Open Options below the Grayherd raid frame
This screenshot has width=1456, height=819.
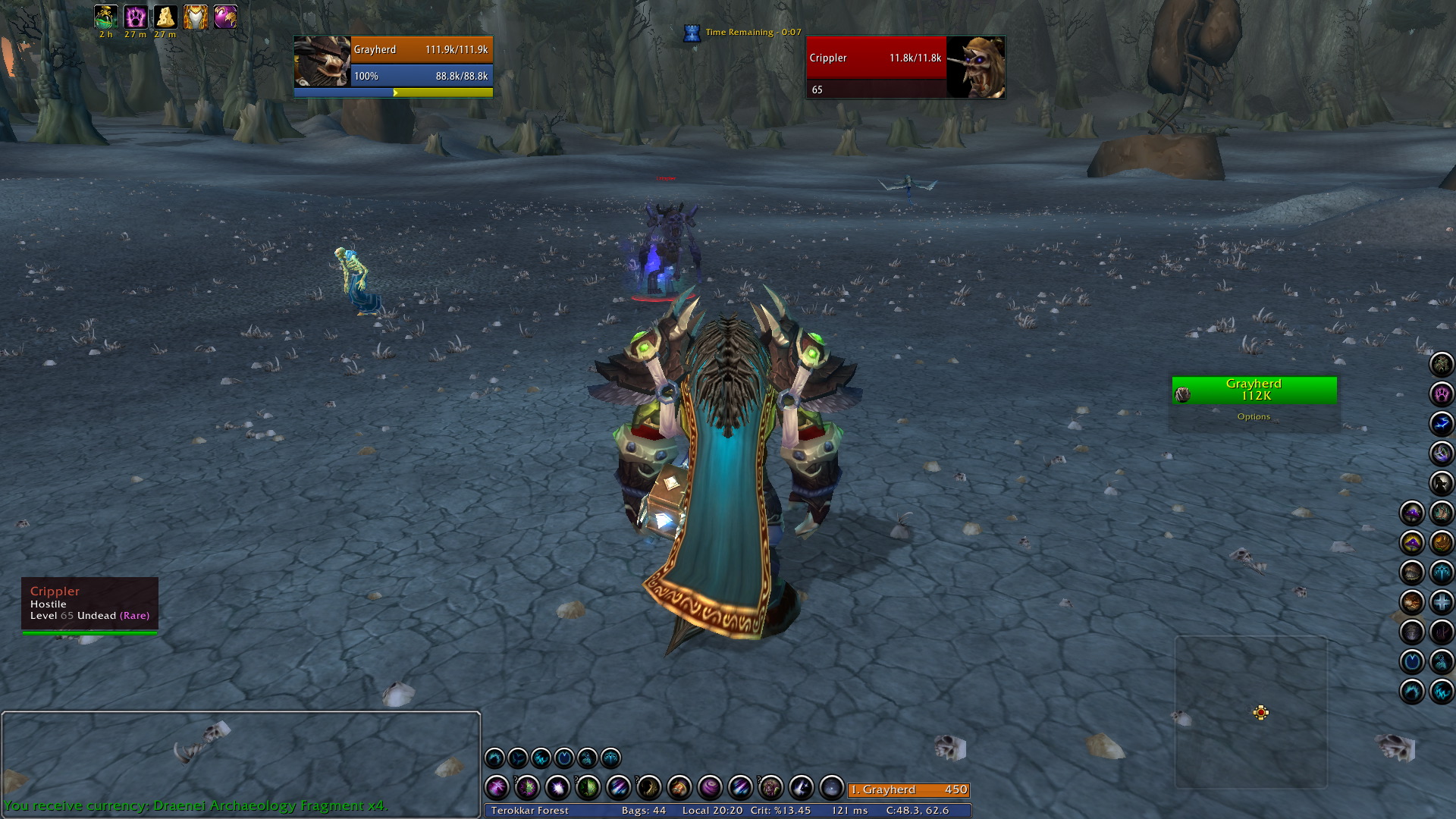point(1254,416)
